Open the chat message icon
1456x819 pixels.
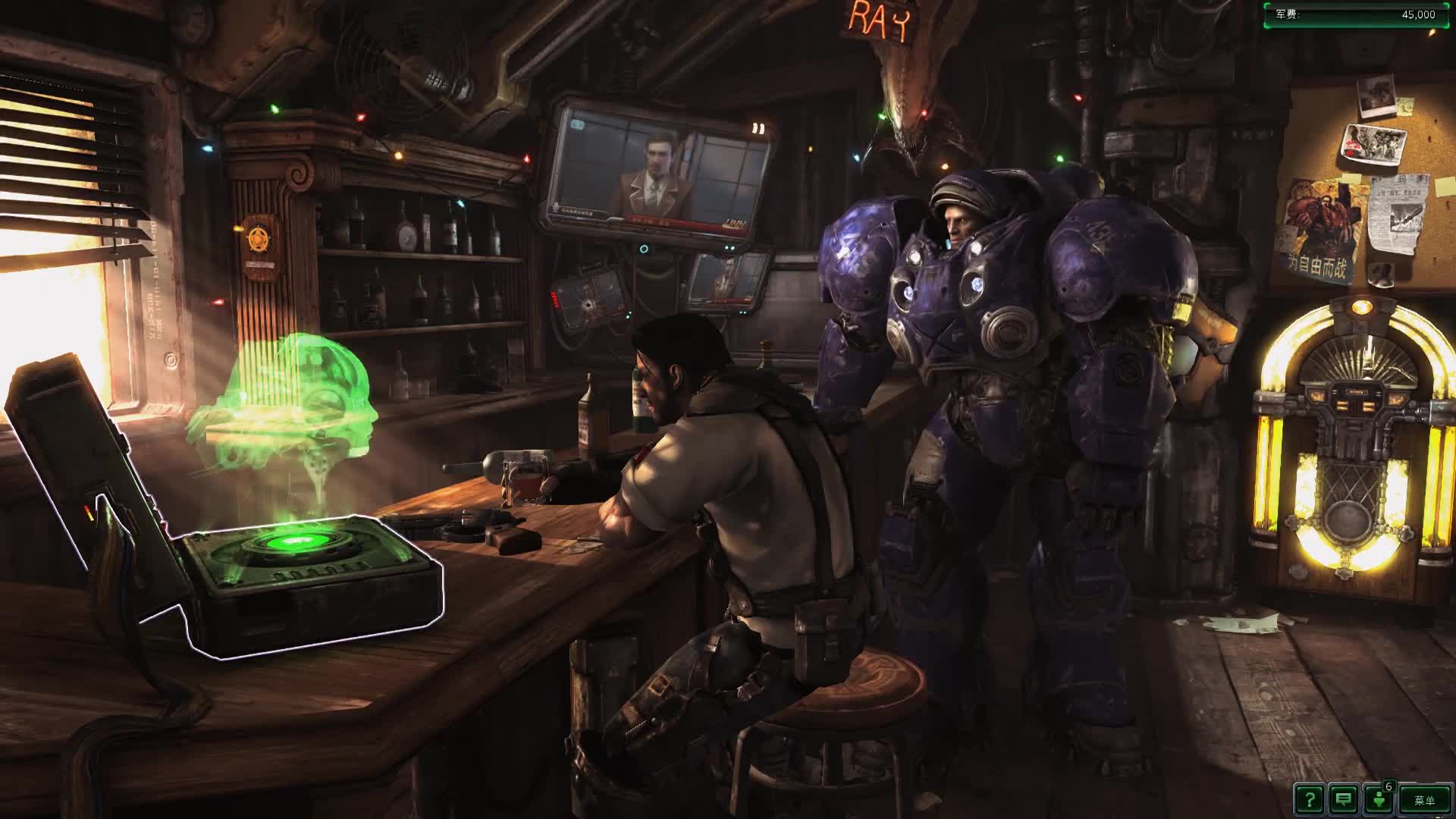[x=1342, y=800]
